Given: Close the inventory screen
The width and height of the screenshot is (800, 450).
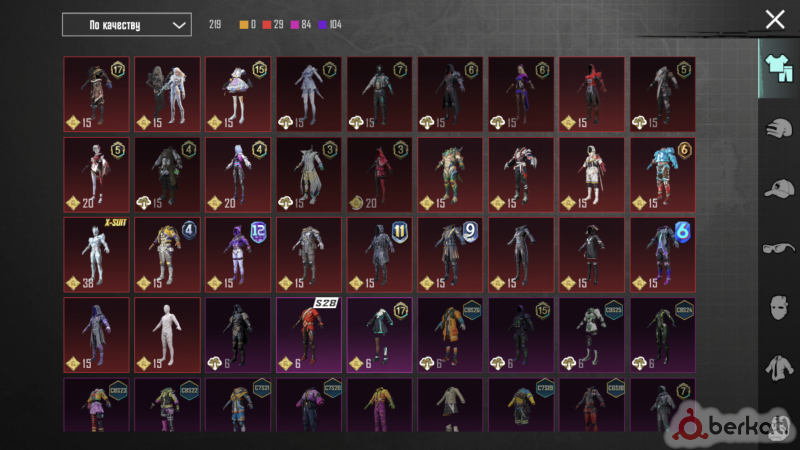Looking at the screenshot, I should 775,19.
